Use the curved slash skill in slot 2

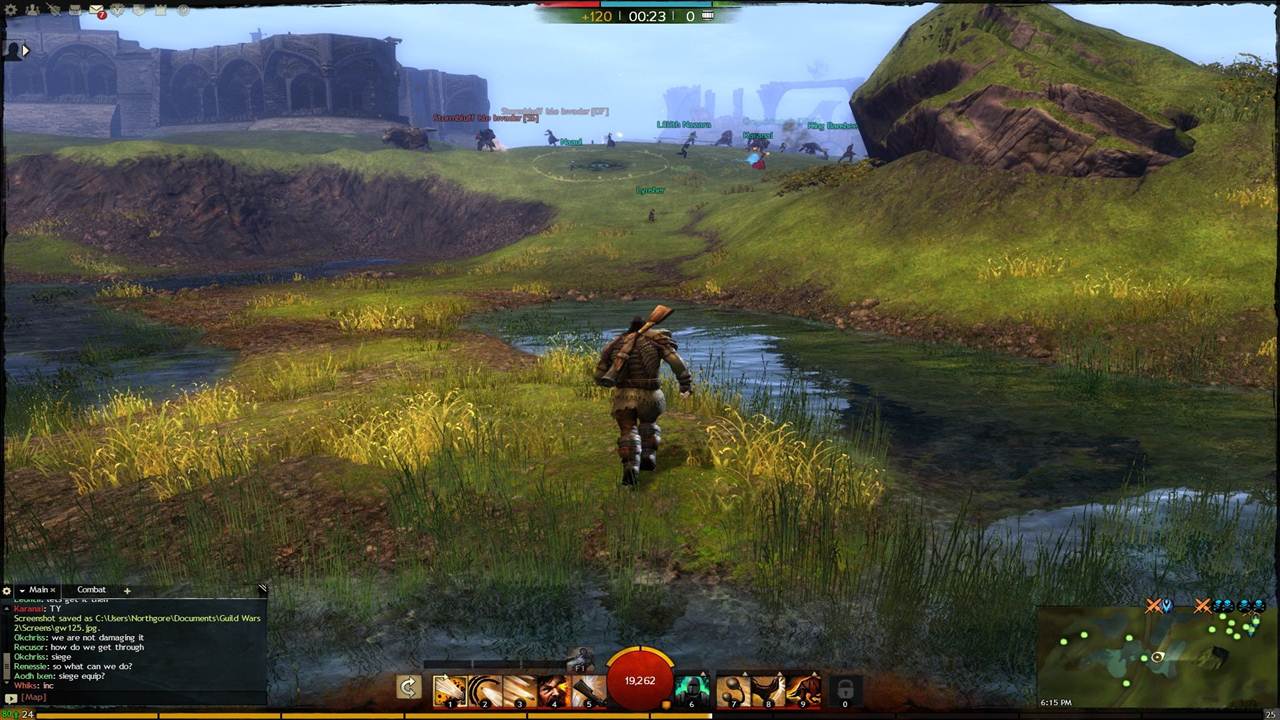[x=484, y=690]
